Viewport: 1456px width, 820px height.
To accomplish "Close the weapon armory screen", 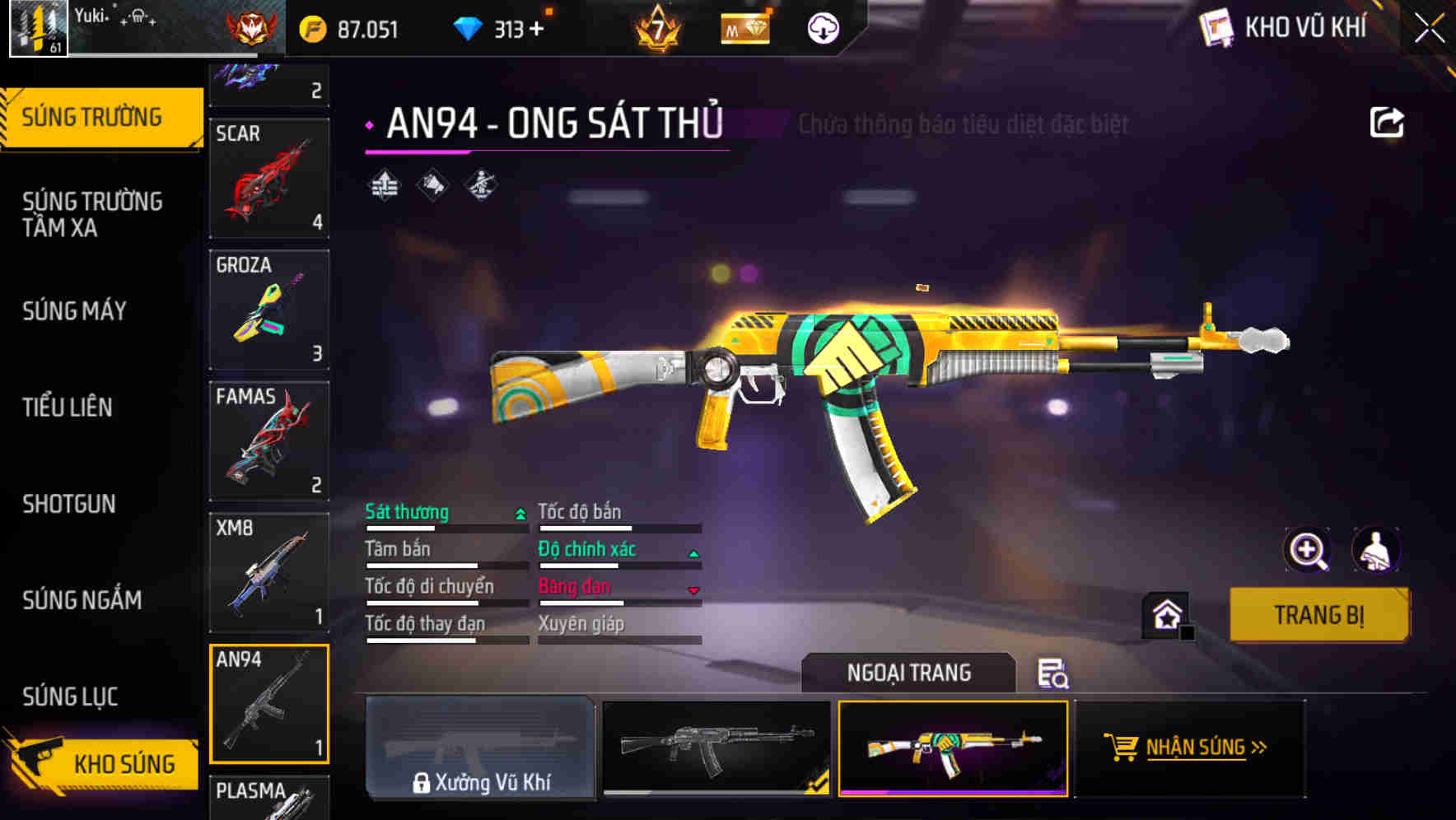I will pyautogui.click(x=1429, y=29).
